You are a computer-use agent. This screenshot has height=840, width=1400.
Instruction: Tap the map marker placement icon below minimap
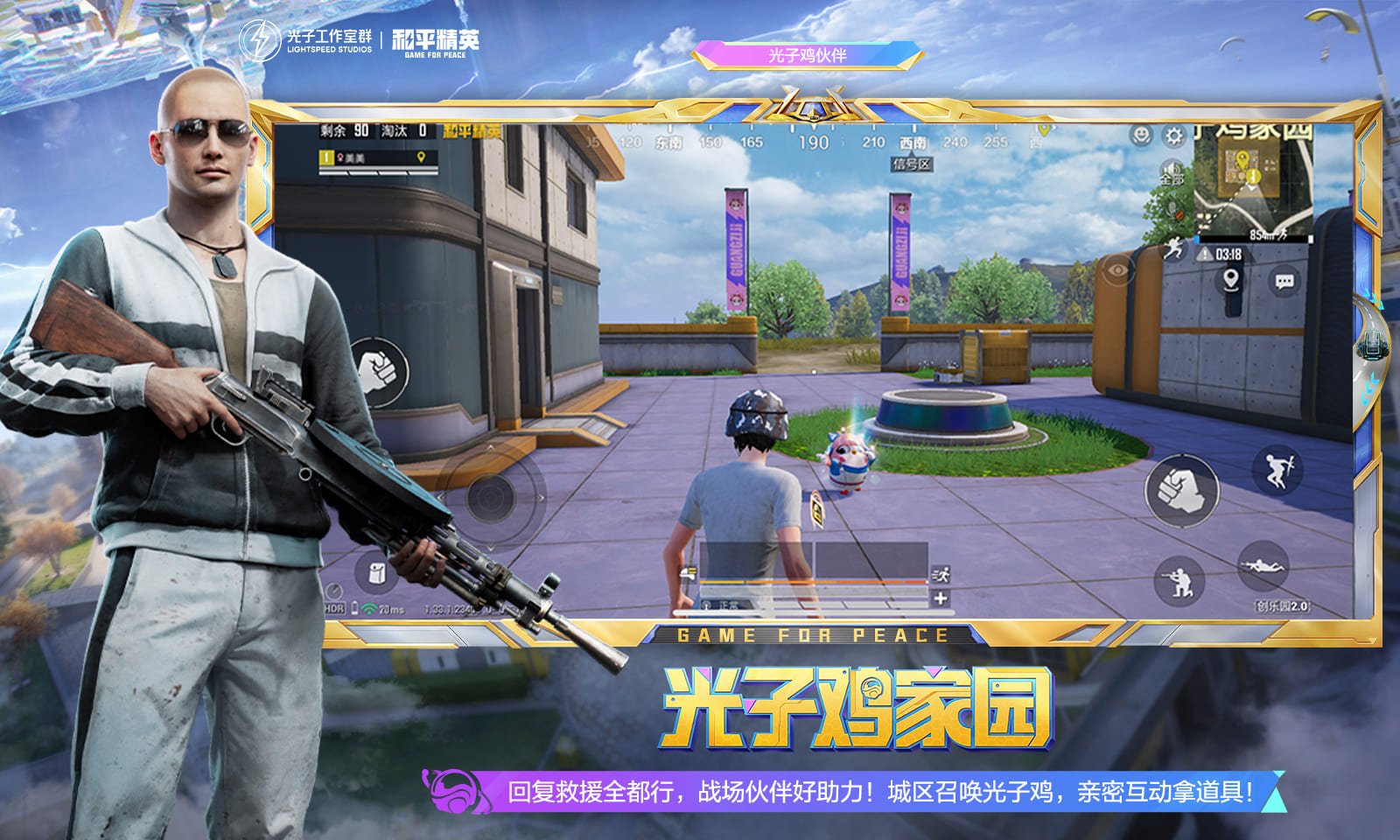coord(1231,280)
